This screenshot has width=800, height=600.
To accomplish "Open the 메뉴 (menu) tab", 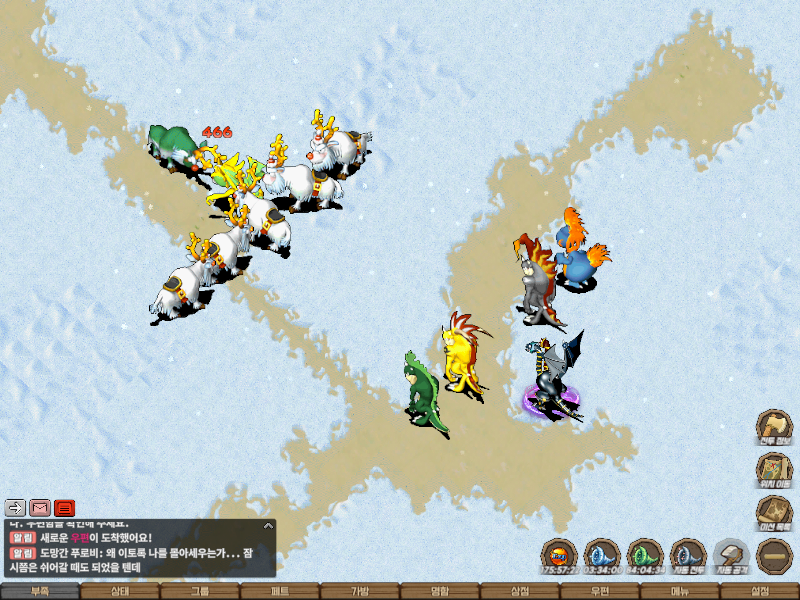I will click(x=680, y=591).
